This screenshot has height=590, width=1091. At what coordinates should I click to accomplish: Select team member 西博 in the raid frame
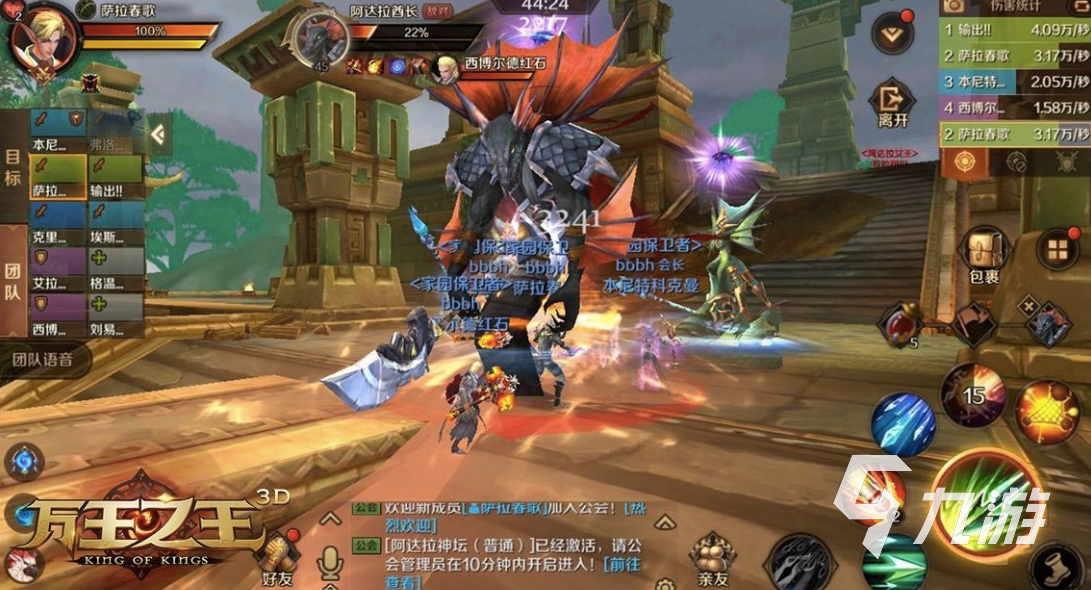pyautogui.click(x=57, y=318)
